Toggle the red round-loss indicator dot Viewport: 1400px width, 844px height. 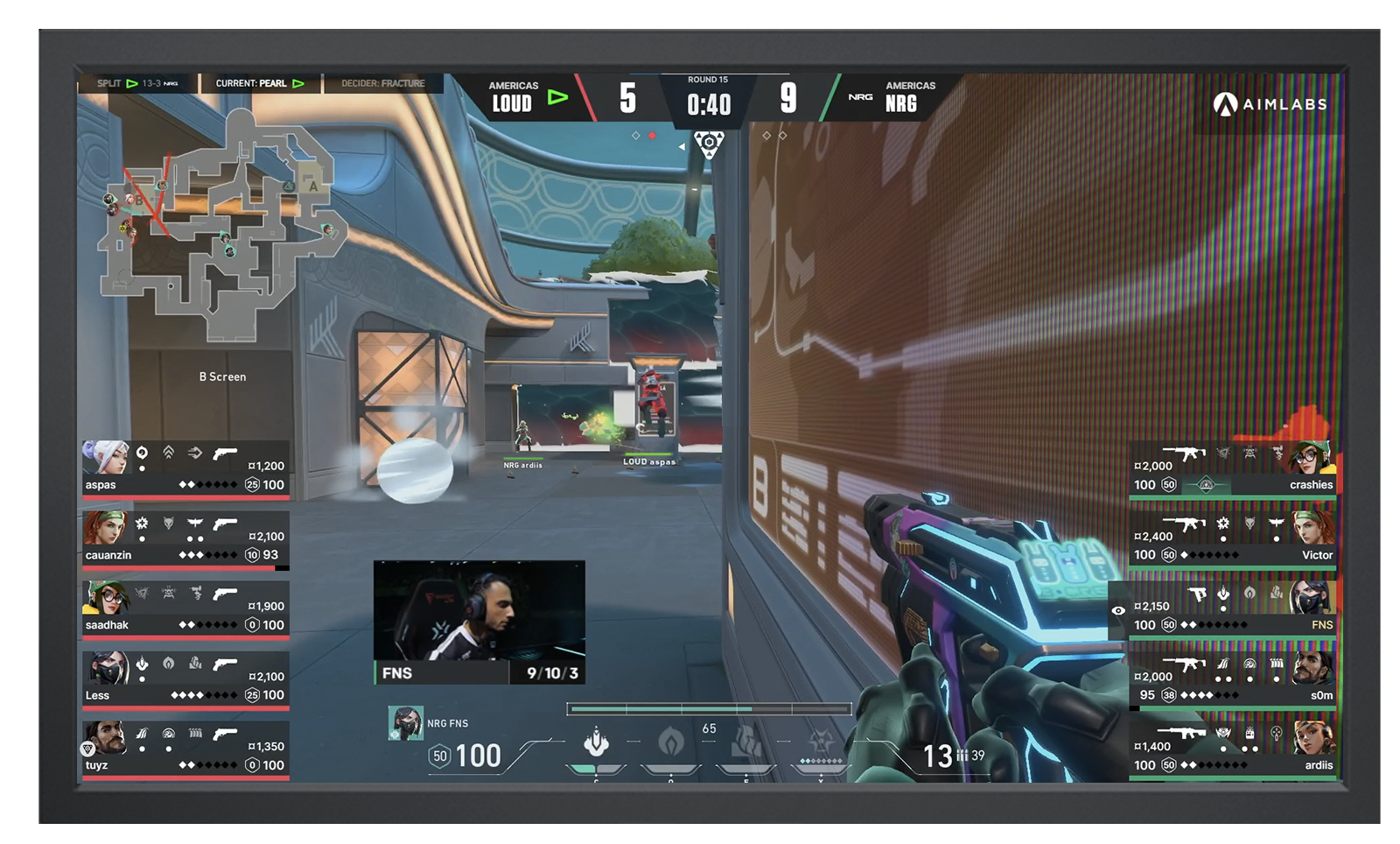click(x=652, y=136)
